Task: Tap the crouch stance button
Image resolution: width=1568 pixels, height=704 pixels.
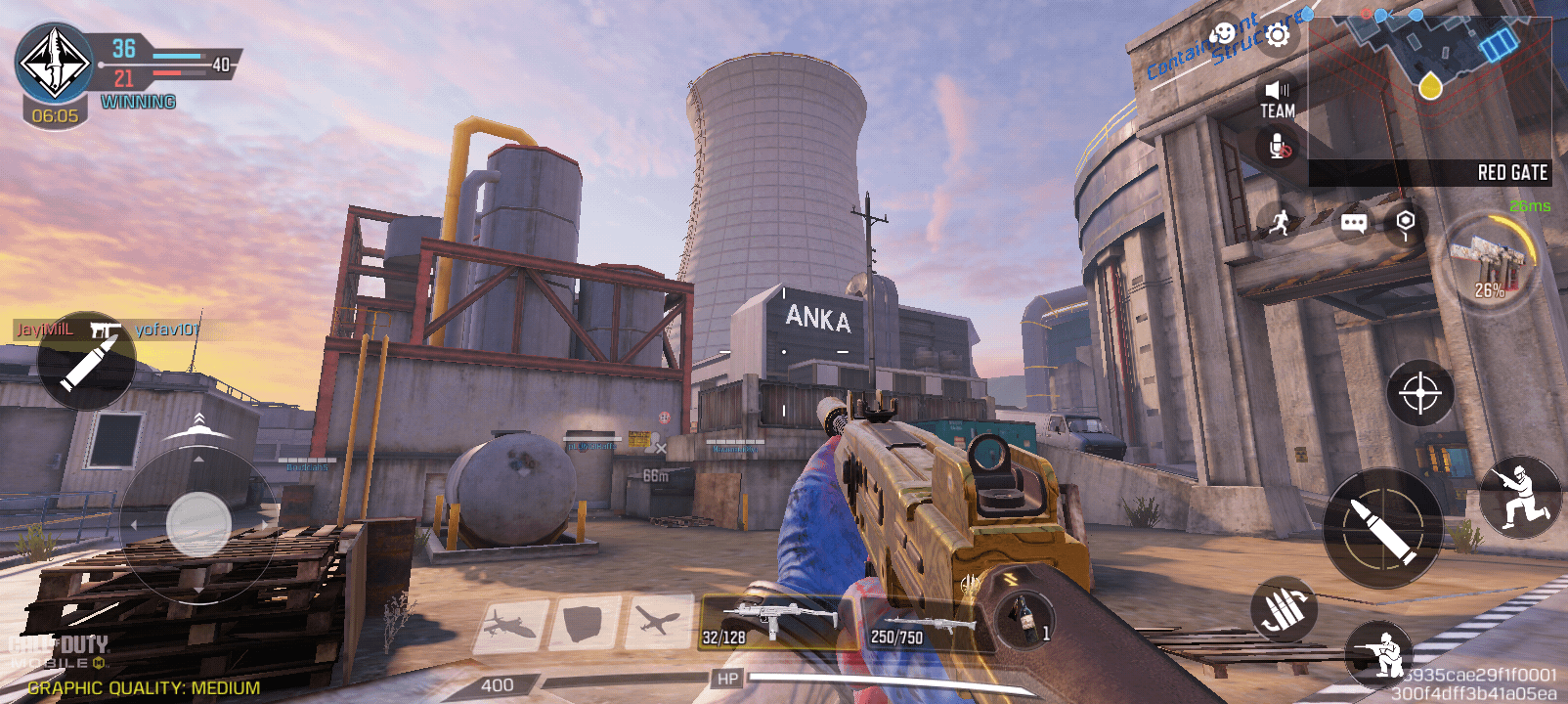Action: 1518,497
